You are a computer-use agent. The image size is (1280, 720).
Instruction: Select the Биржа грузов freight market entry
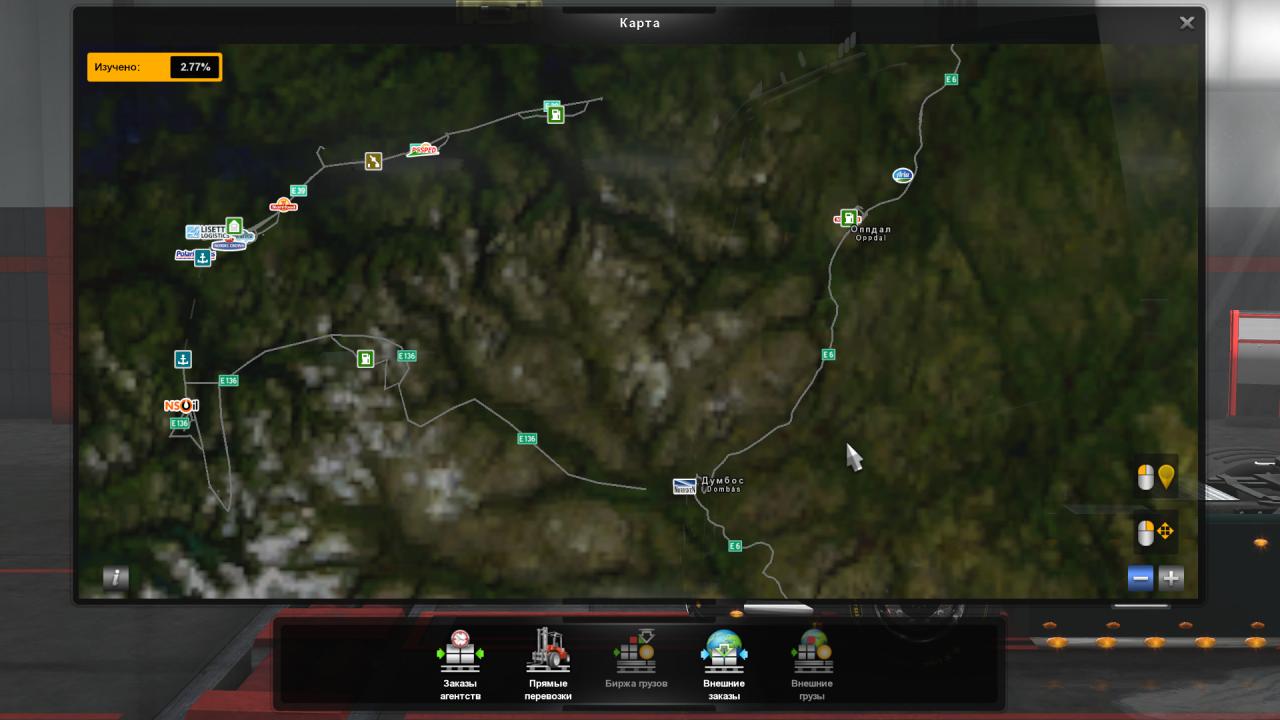[x=636, y=665]
